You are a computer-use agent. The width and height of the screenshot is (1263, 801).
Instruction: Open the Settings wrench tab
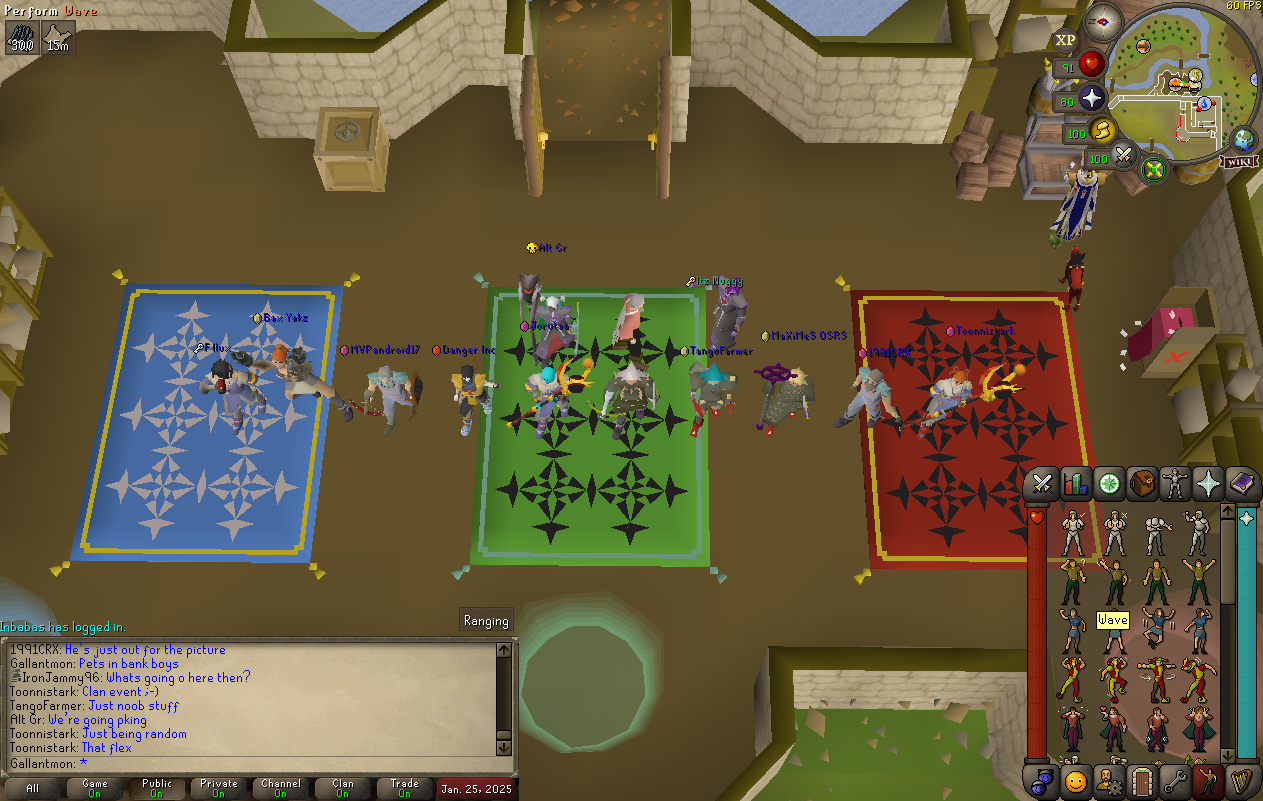pyautogui.click(x=1175, y=780)
